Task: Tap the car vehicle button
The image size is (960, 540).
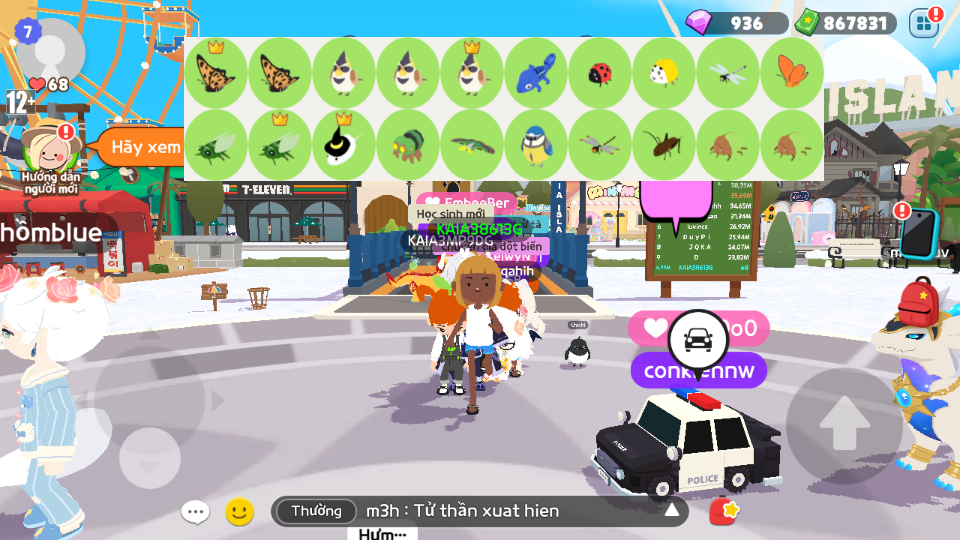Action: pyautogui.click(x=696, y=338)
